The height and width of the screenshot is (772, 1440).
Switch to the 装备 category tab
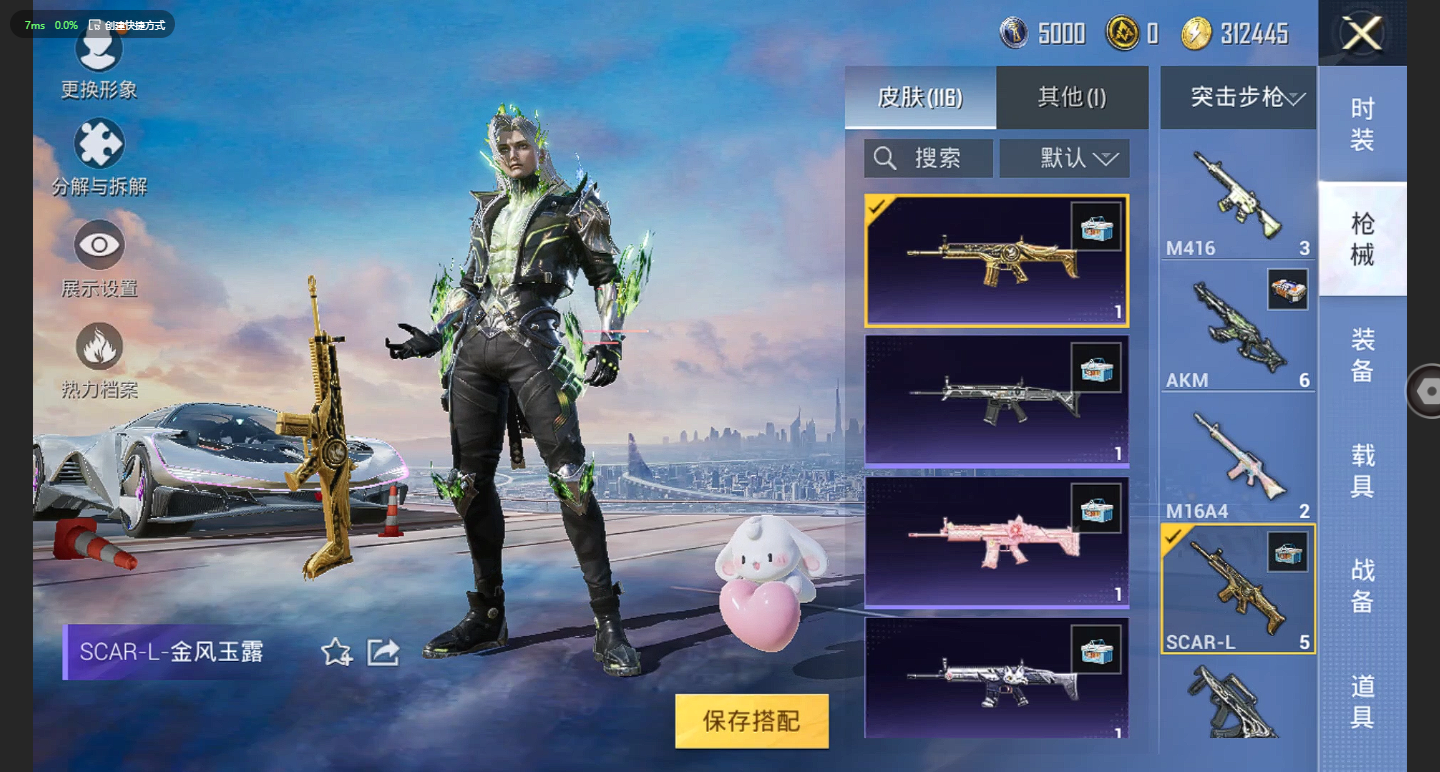click(1362, 355)
